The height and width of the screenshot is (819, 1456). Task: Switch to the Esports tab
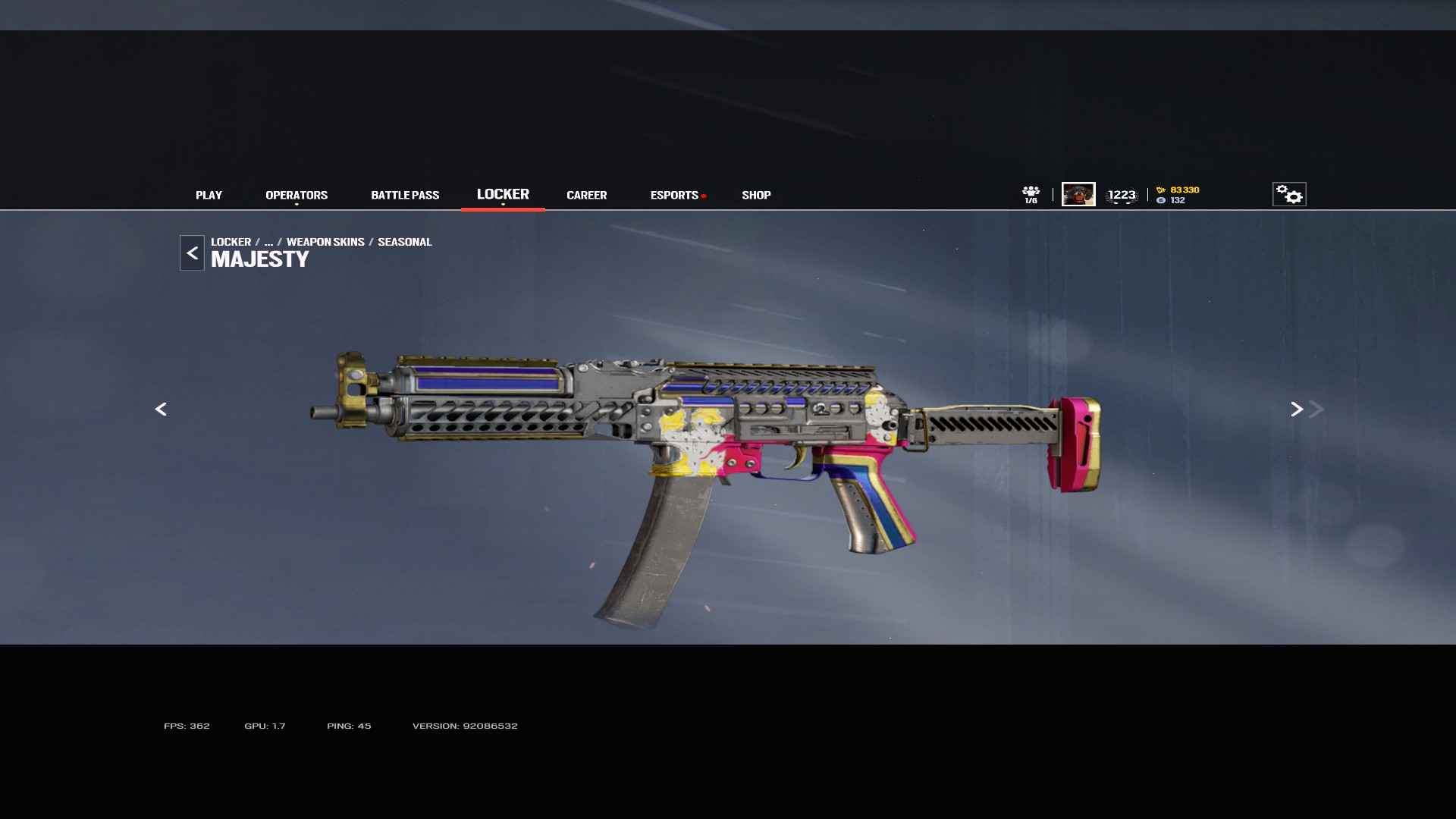click(x=674, y=195)
